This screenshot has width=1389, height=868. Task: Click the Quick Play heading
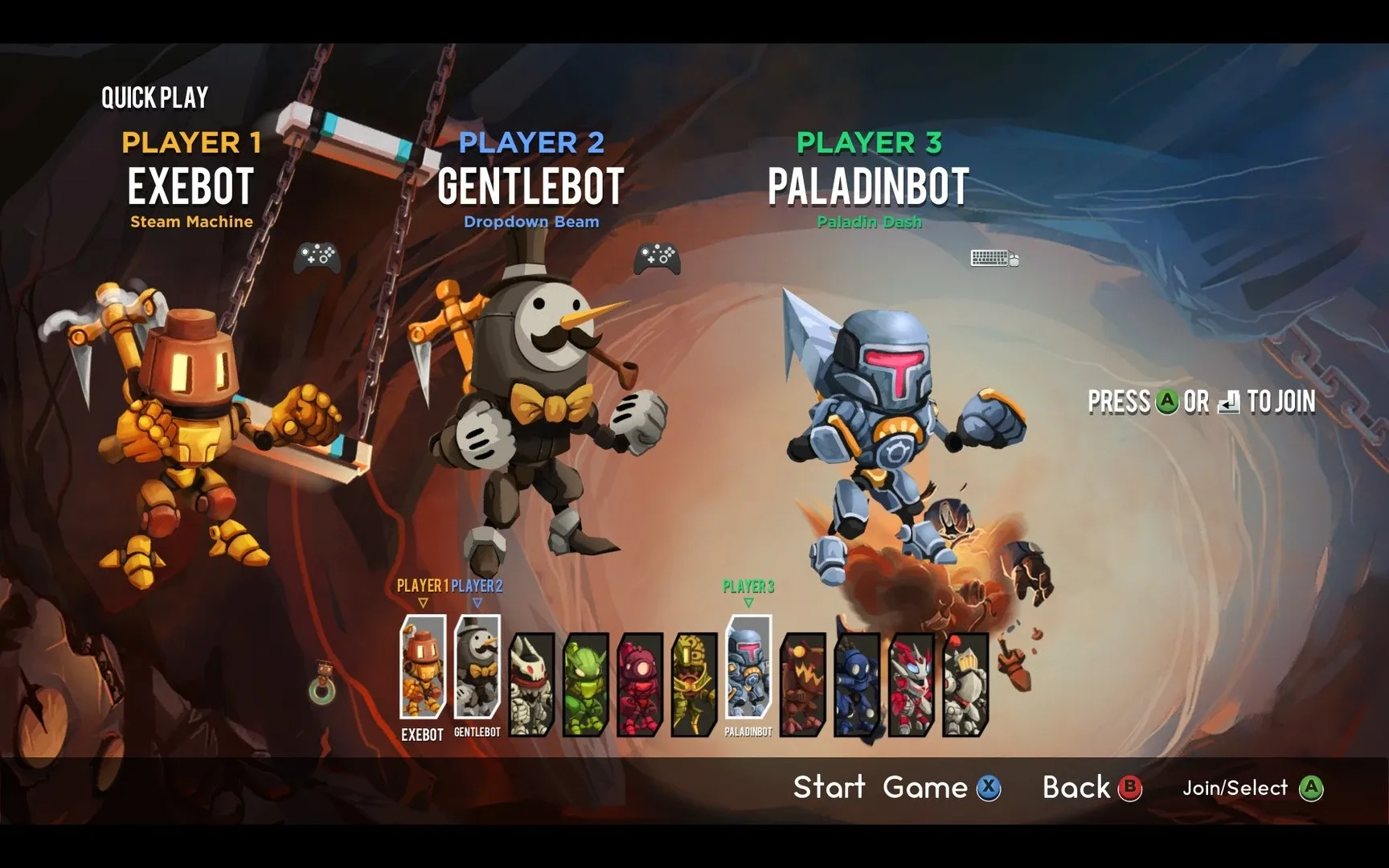coord(154,95)
